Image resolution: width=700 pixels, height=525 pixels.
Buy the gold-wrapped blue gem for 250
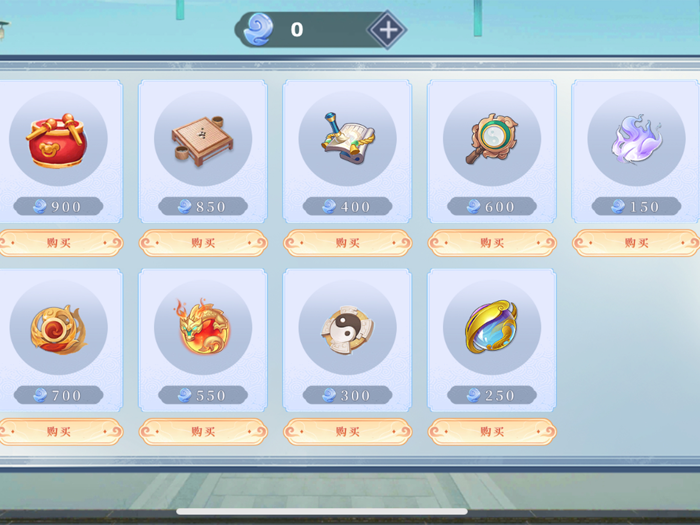click(492, 432)
